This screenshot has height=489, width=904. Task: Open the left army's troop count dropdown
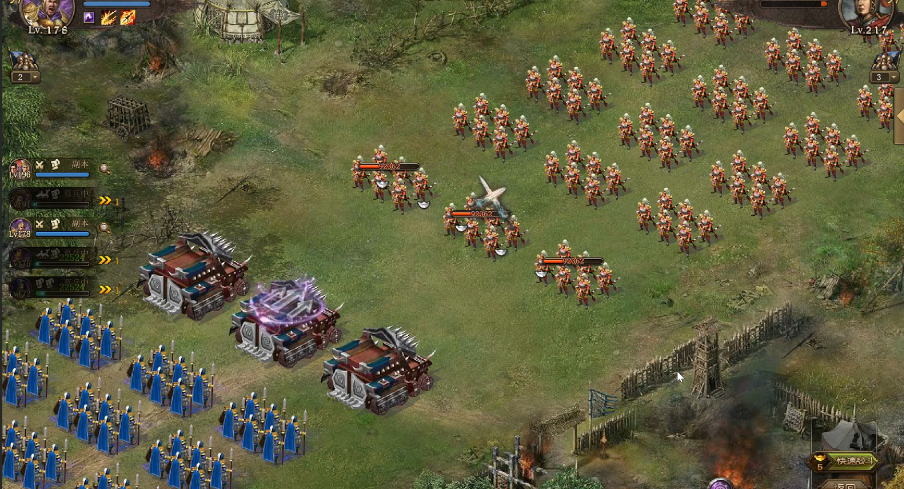point(24,76)
